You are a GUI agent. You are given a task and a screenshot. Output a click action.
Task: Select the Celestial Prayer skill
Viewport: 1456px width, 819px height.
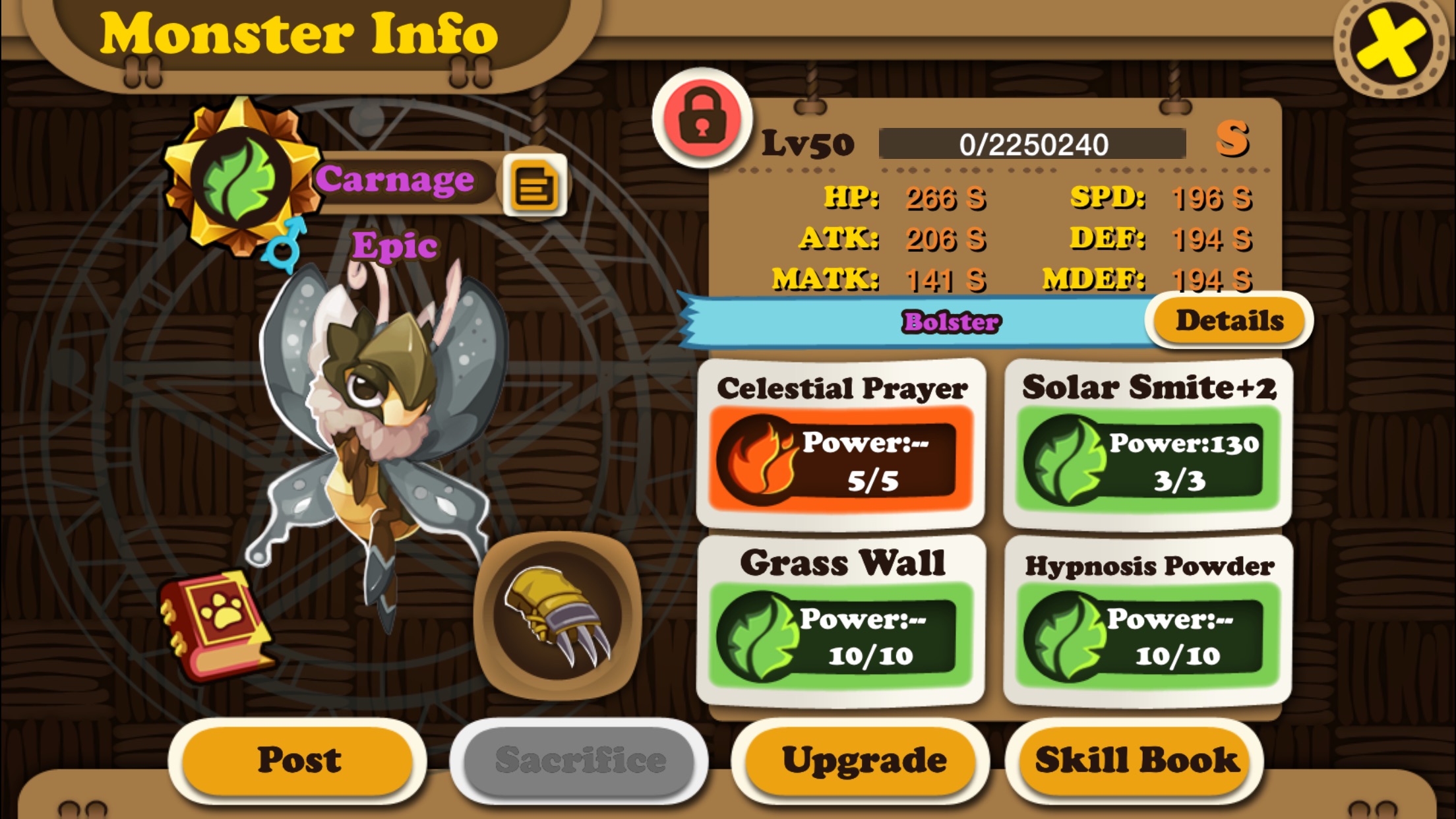[841, 443]
